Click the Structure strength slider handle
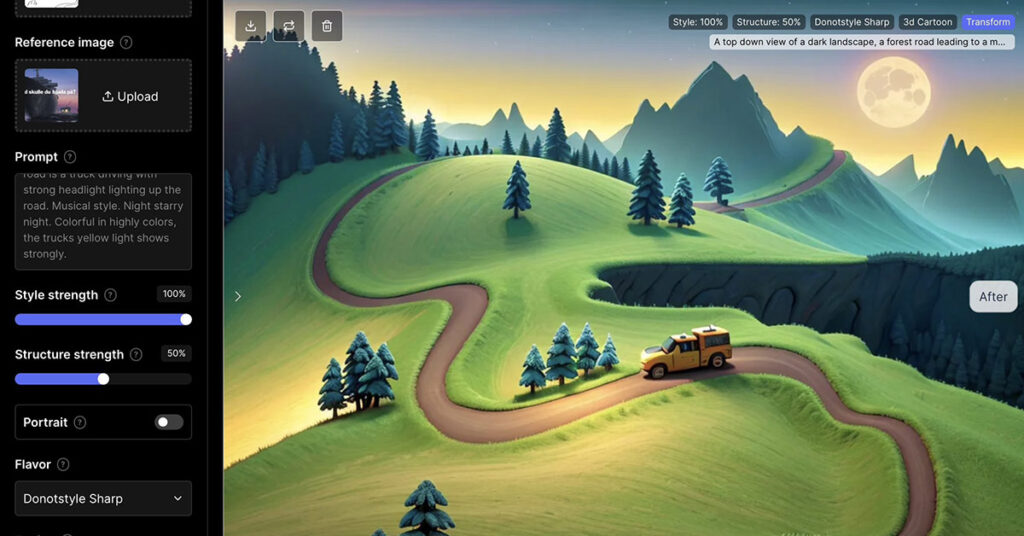This screenshot has height=536, width=1024. (103, 379)
